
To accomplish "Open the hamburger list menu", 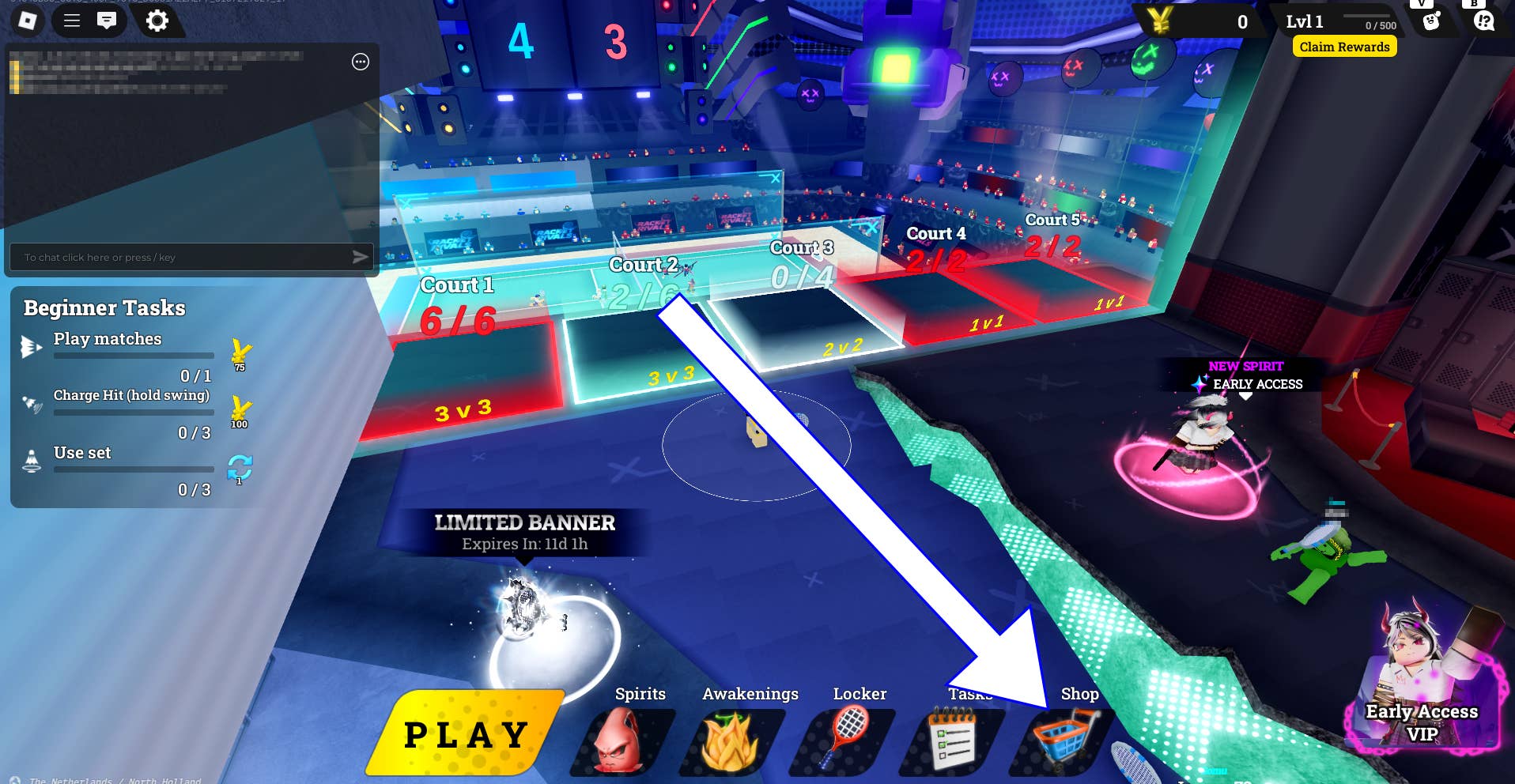I will [72, 21].
